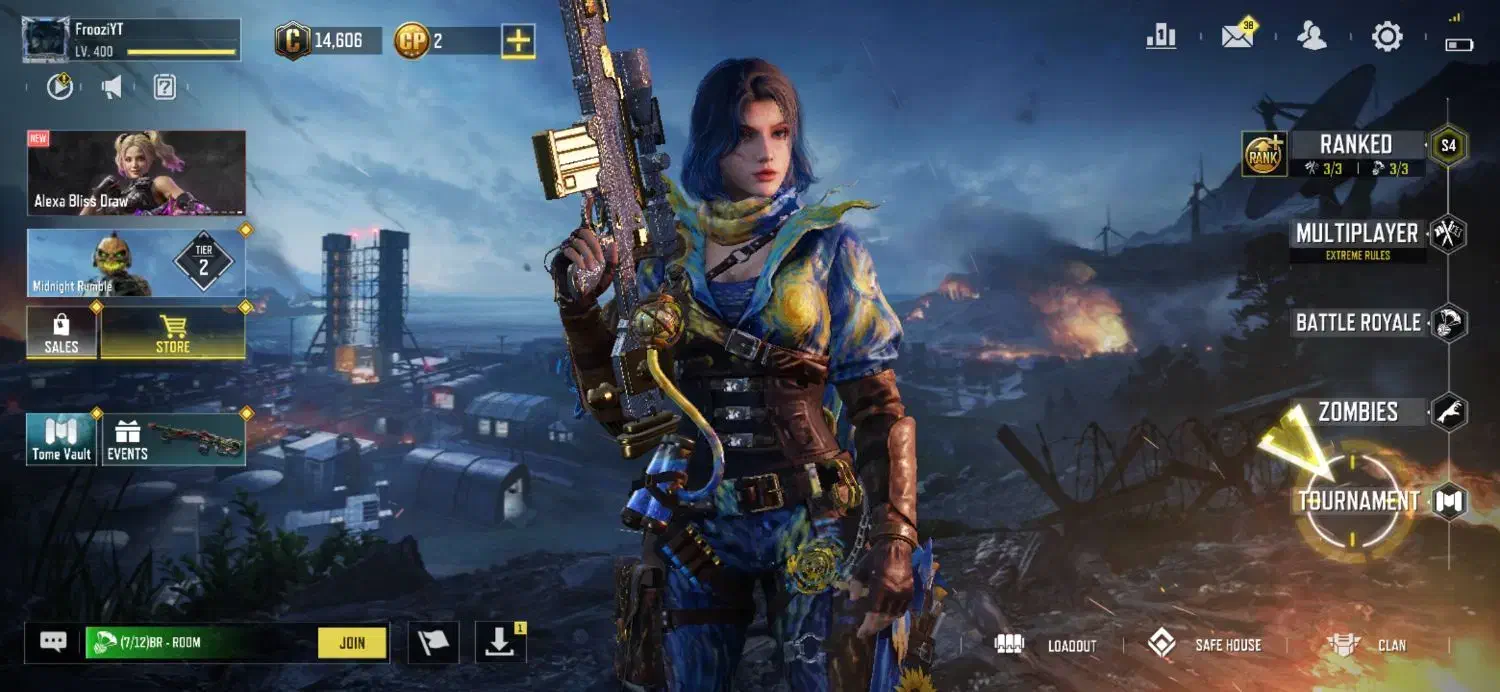Screen dimensions: 1500x692
Task: Open the Tome Vault
Action: [62, 440]
